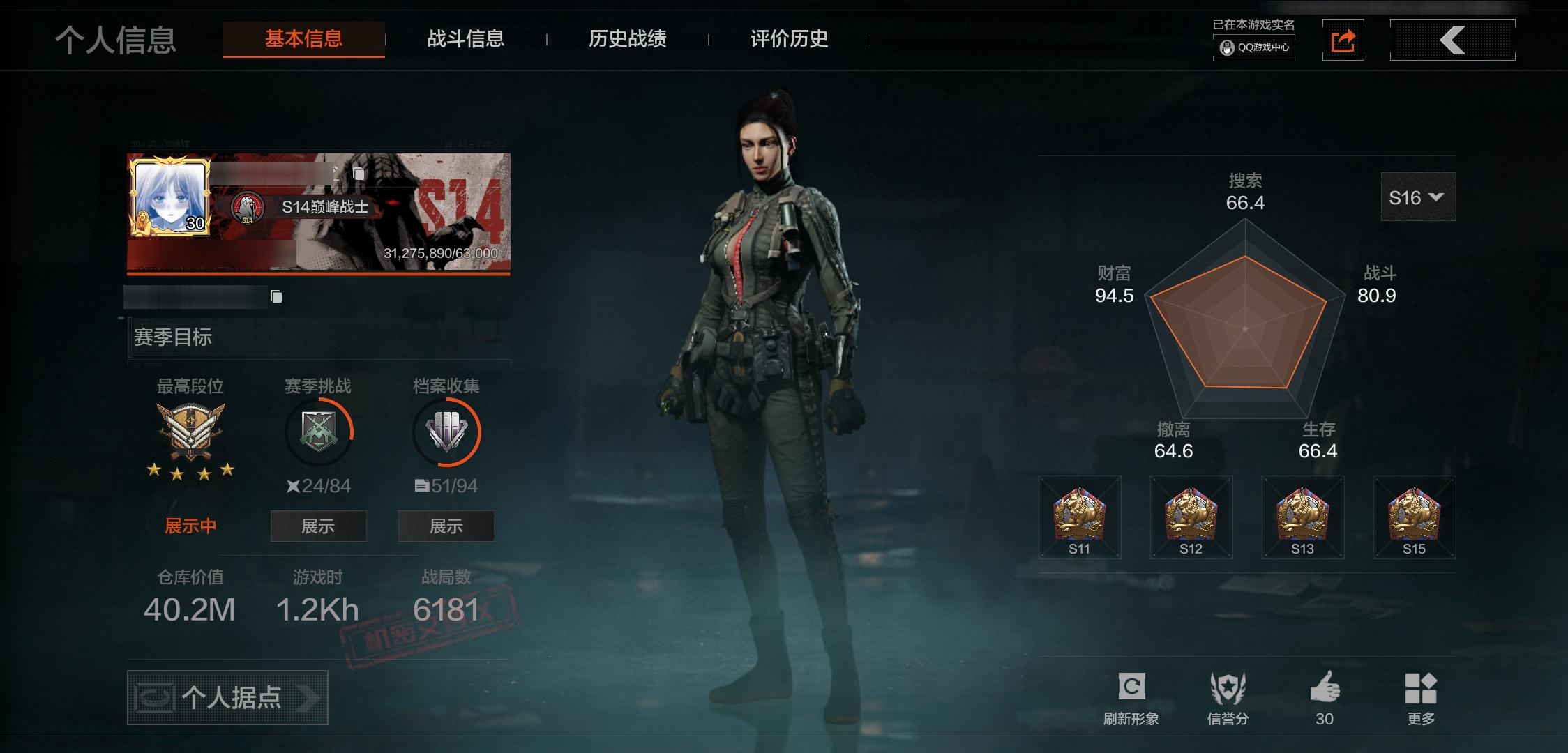Show the 赛季挑战 badge
This screenshot has height=753, width=1568.
[x=318, y=526]
